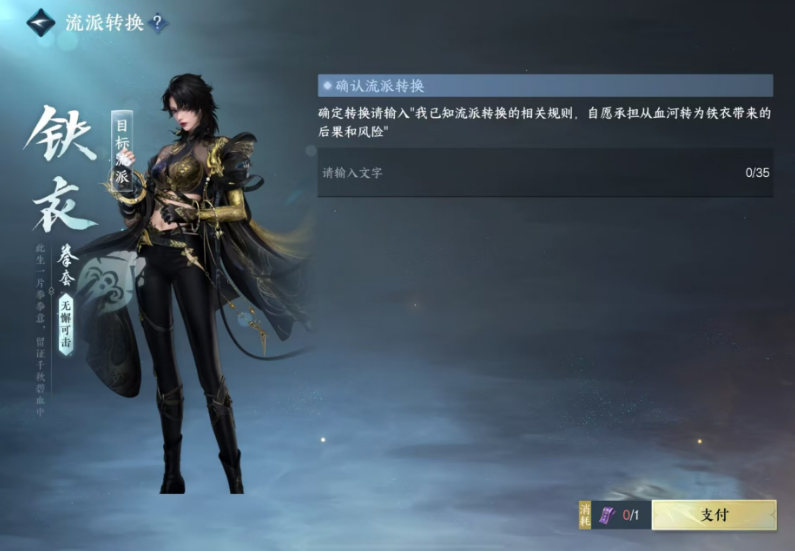This screenshot has width=795, height=551.
Task: Open the 流派转换 help question mark
Action: (x=157, y=23)
